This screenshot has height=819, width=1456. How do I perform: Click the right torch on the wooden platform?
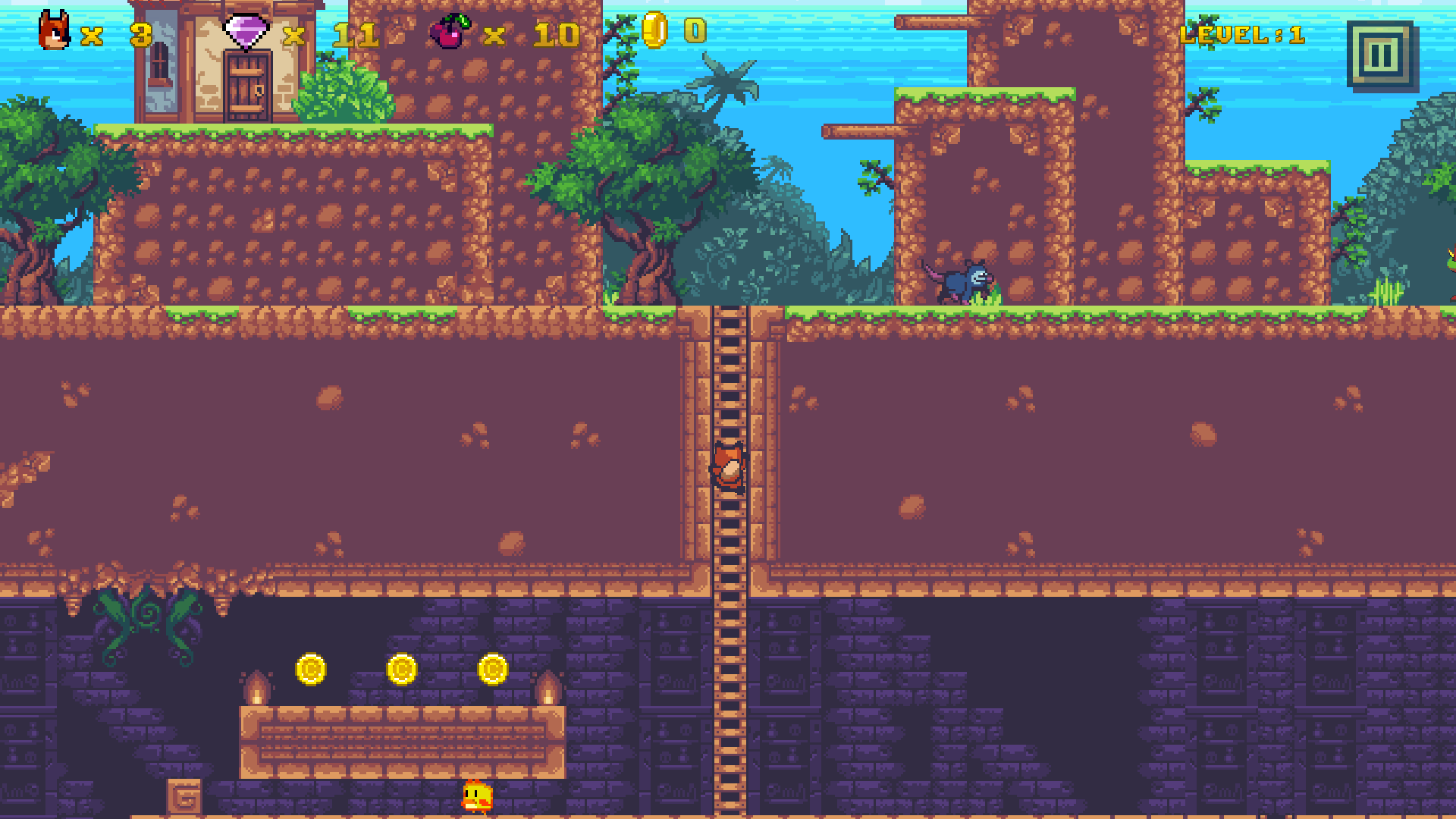point(550,690)
